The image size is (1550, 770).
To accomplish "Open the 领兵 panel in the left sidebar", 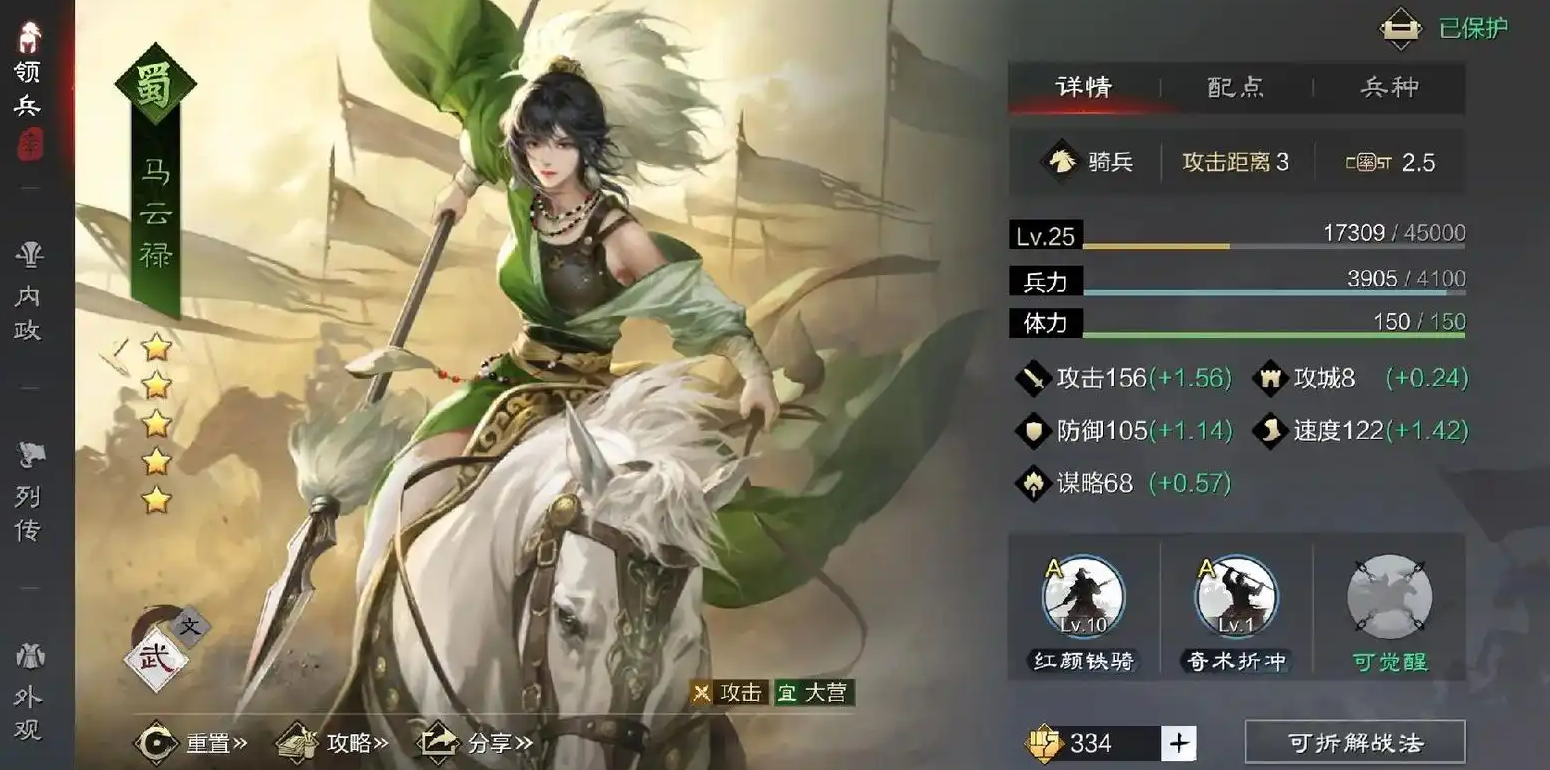I will 28,60.
